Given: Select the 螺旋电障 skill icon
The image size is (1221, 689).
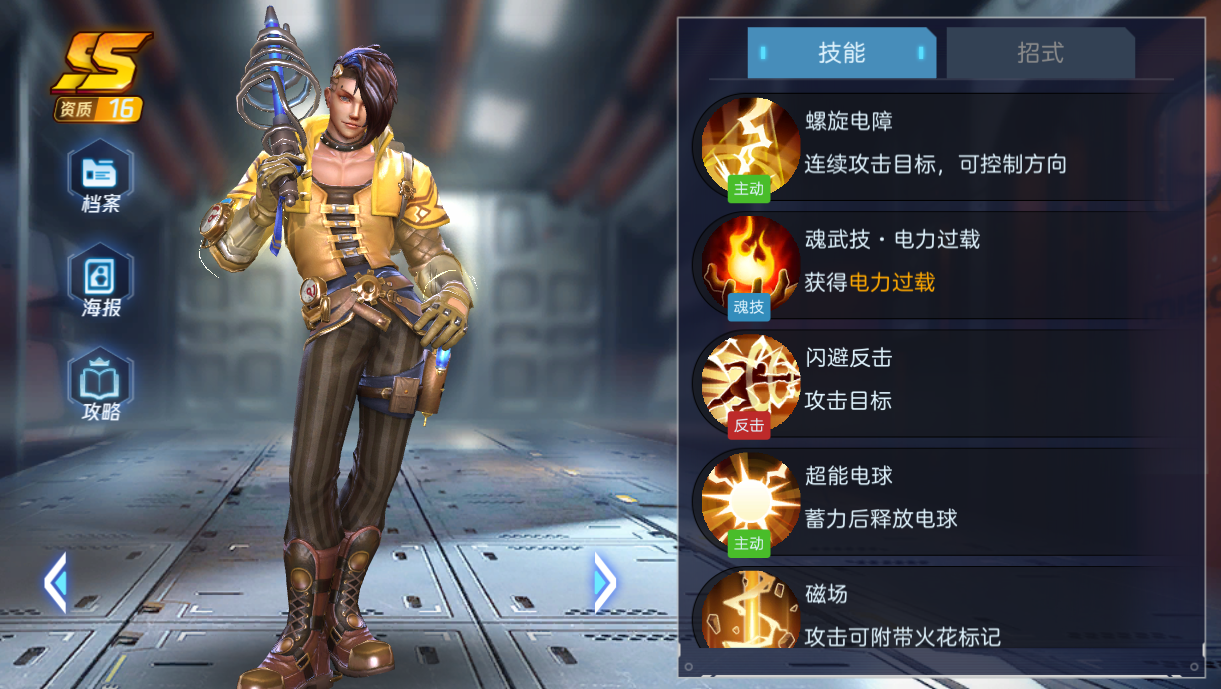Looking at the screenshot, I should [749, 145].
